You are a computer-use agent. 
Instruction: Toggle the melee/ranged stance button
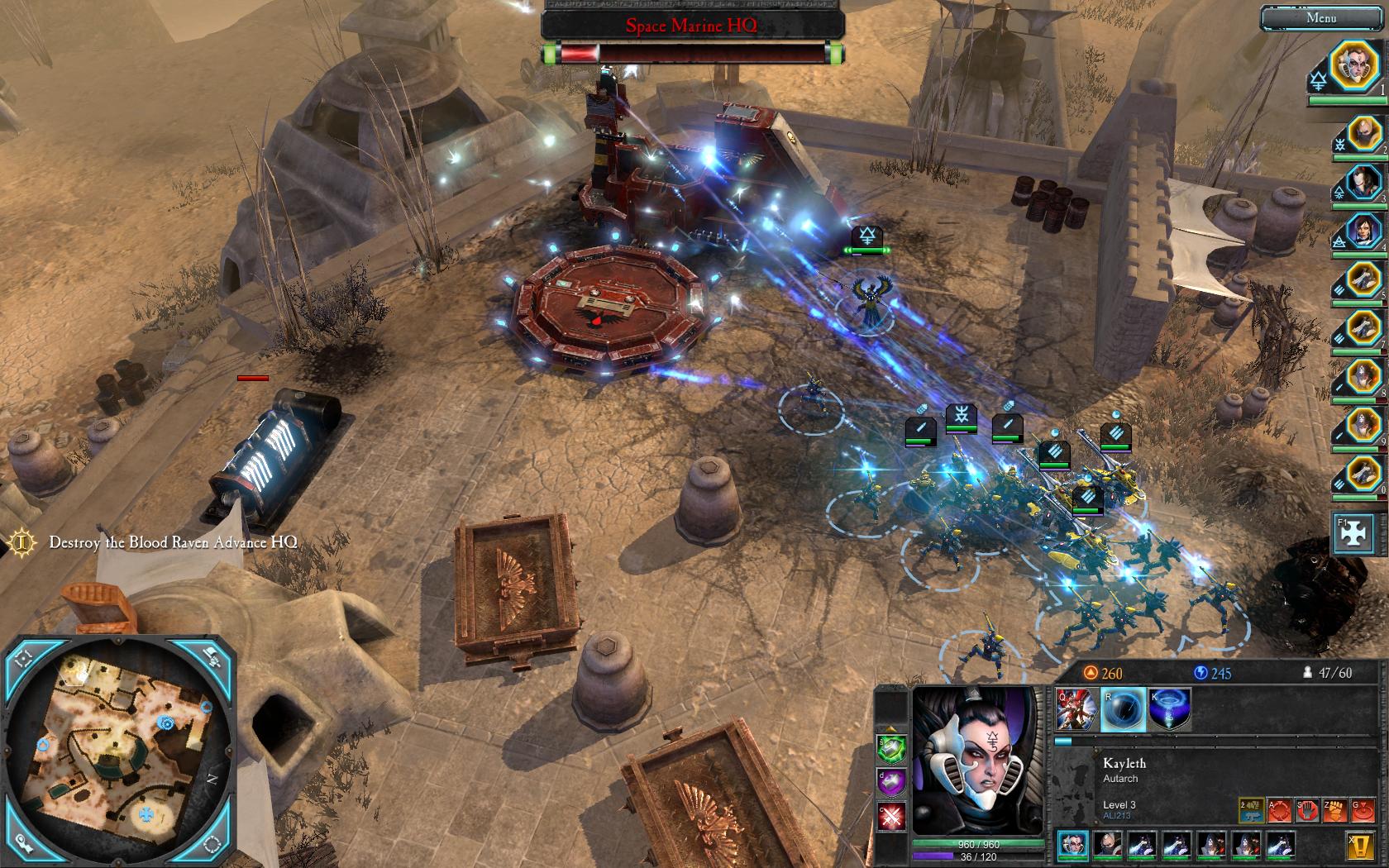[x=1252, y=810]
